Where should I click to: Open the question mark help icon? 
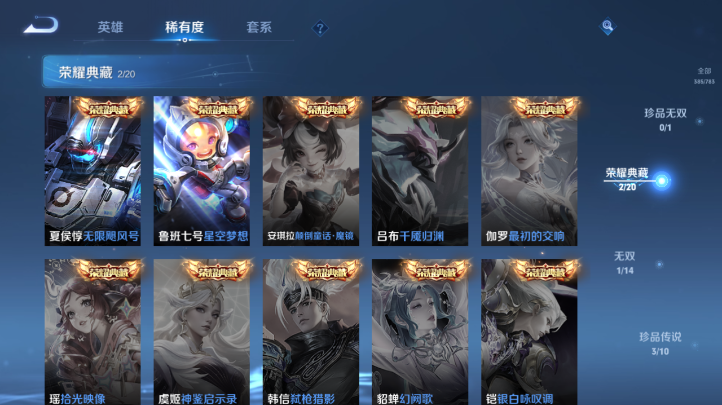[x=320, y=29]
